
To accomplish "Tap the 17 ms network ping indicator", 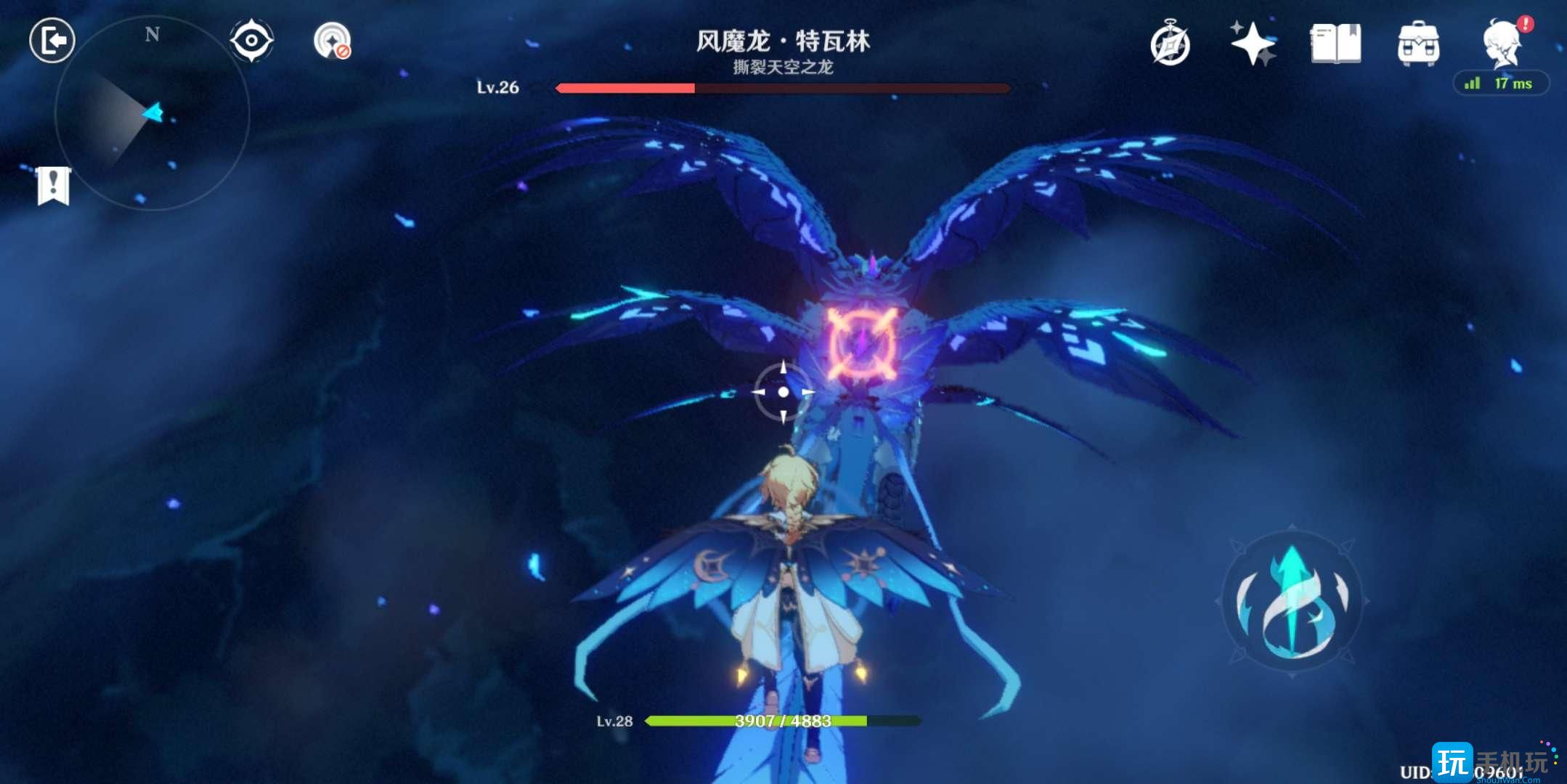I will [1513, 83].
